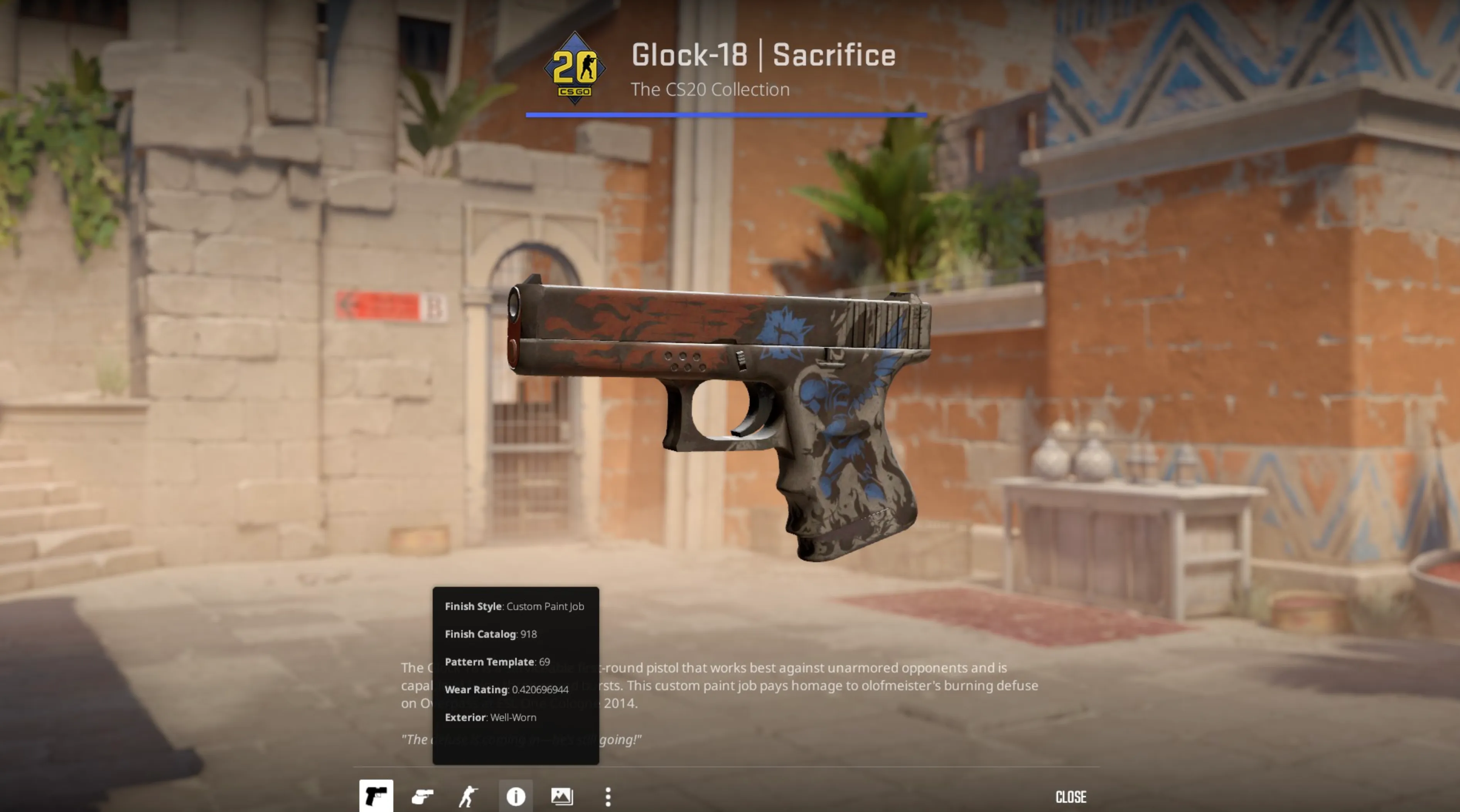
Task: Toggle the weapon inspect preview mode
Action: tap(423, 796)
